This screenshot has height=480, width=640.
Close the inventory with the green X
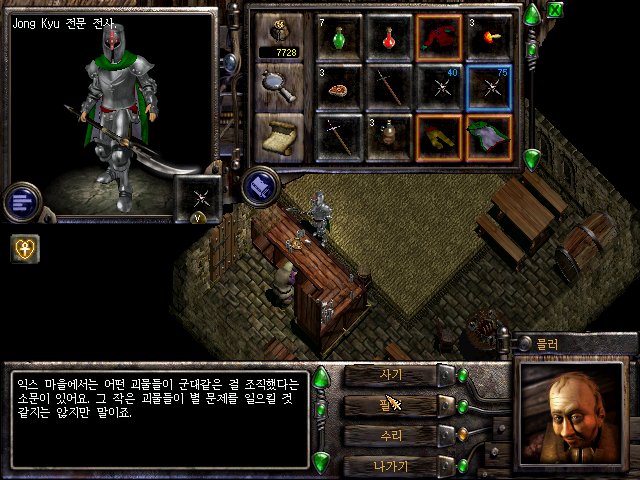(554, 11)
